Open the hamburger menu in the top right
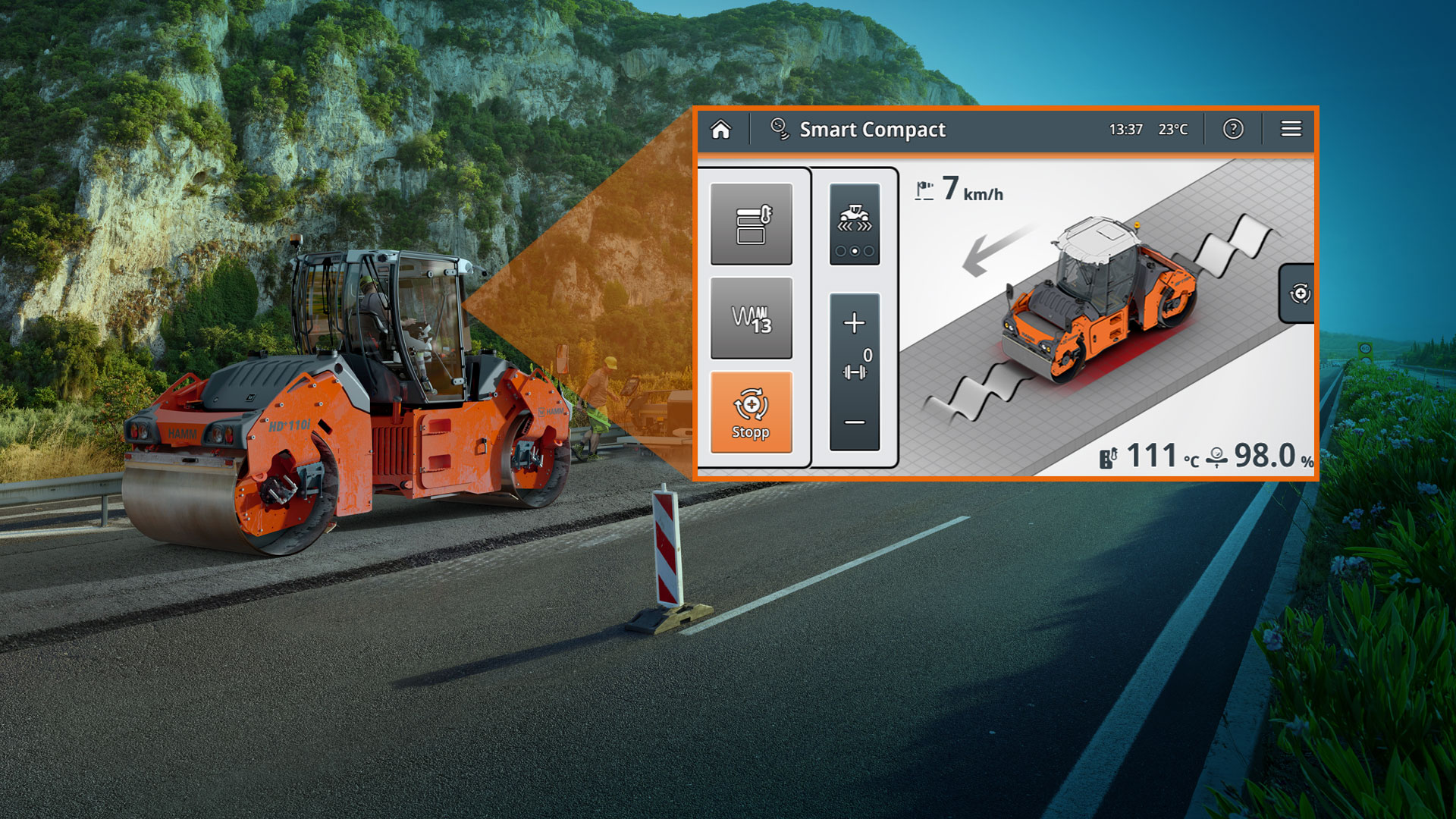This screenshot has width=1456, height=819. (1290, 129)
